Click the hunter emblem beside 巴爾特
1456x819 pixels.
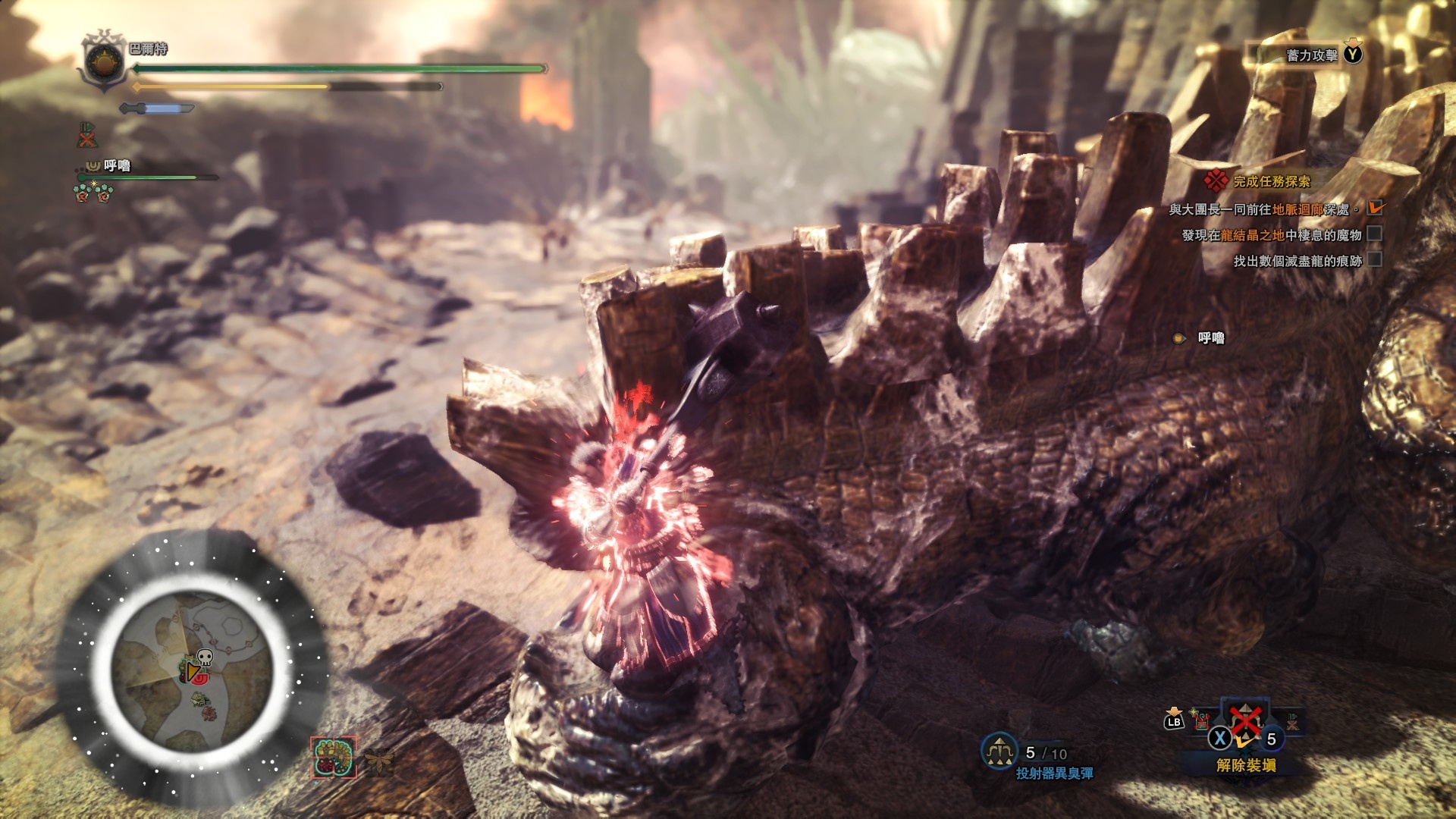(x=103, y=61)
